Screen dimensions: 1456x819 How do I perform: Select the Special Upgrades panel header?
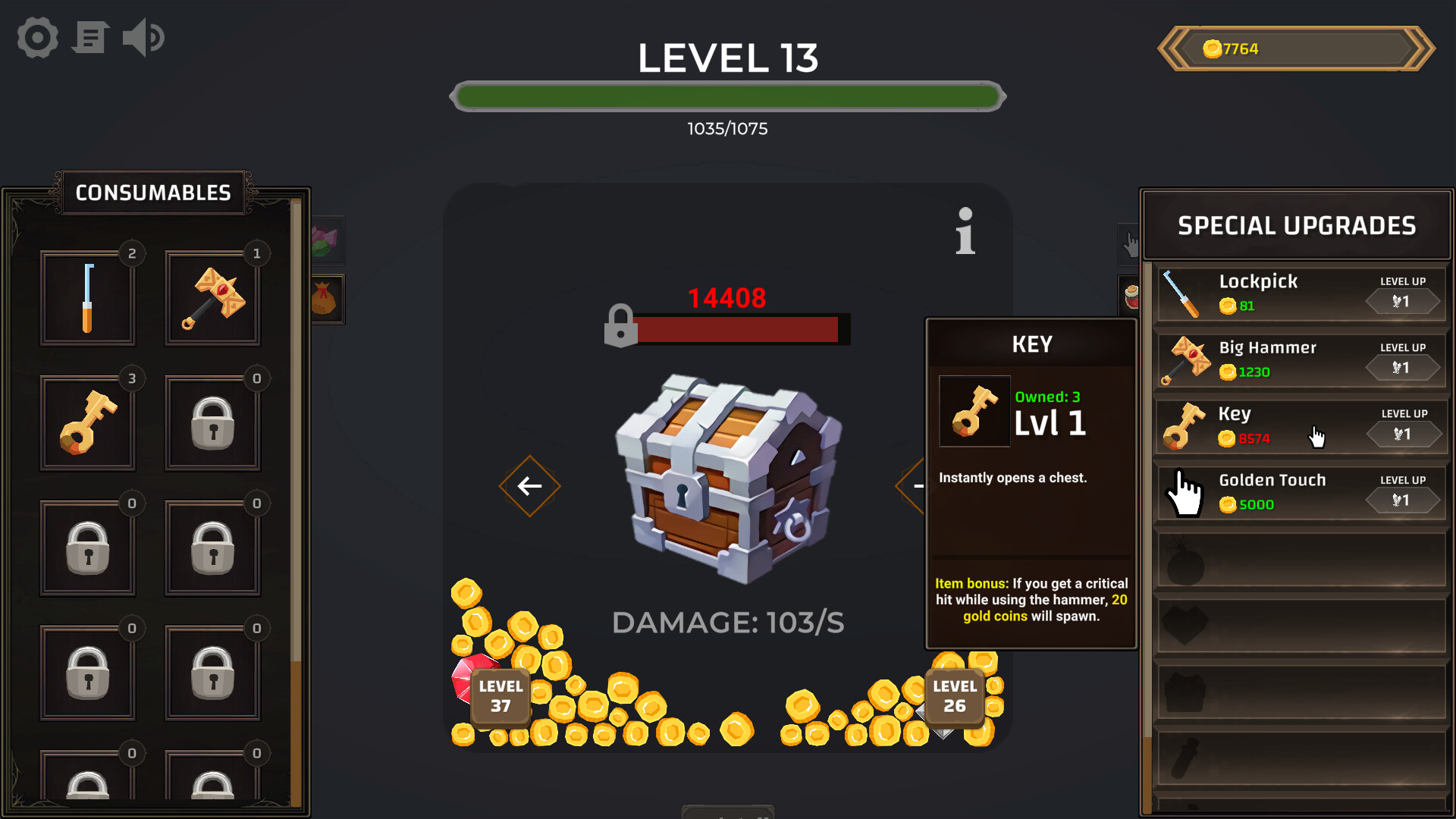[x=1296, y=225]
